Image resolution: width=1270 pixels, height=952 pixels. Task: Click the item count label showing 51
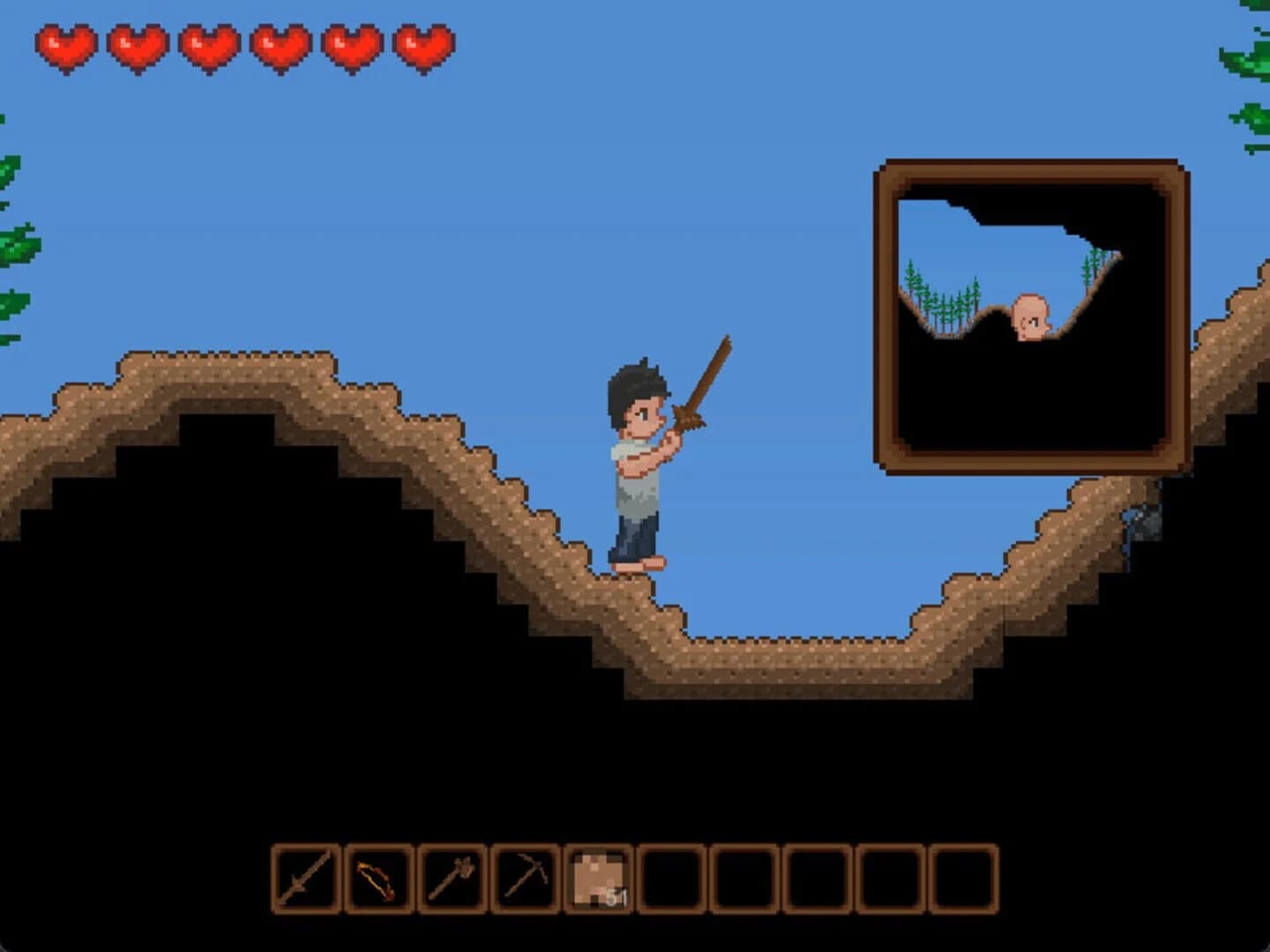point(615,899)
